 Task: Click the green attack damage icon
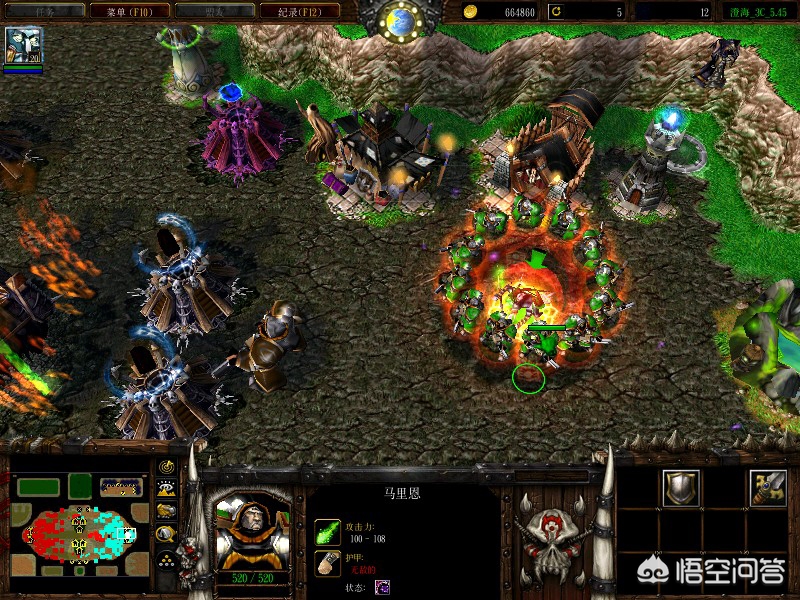point(327,530)
